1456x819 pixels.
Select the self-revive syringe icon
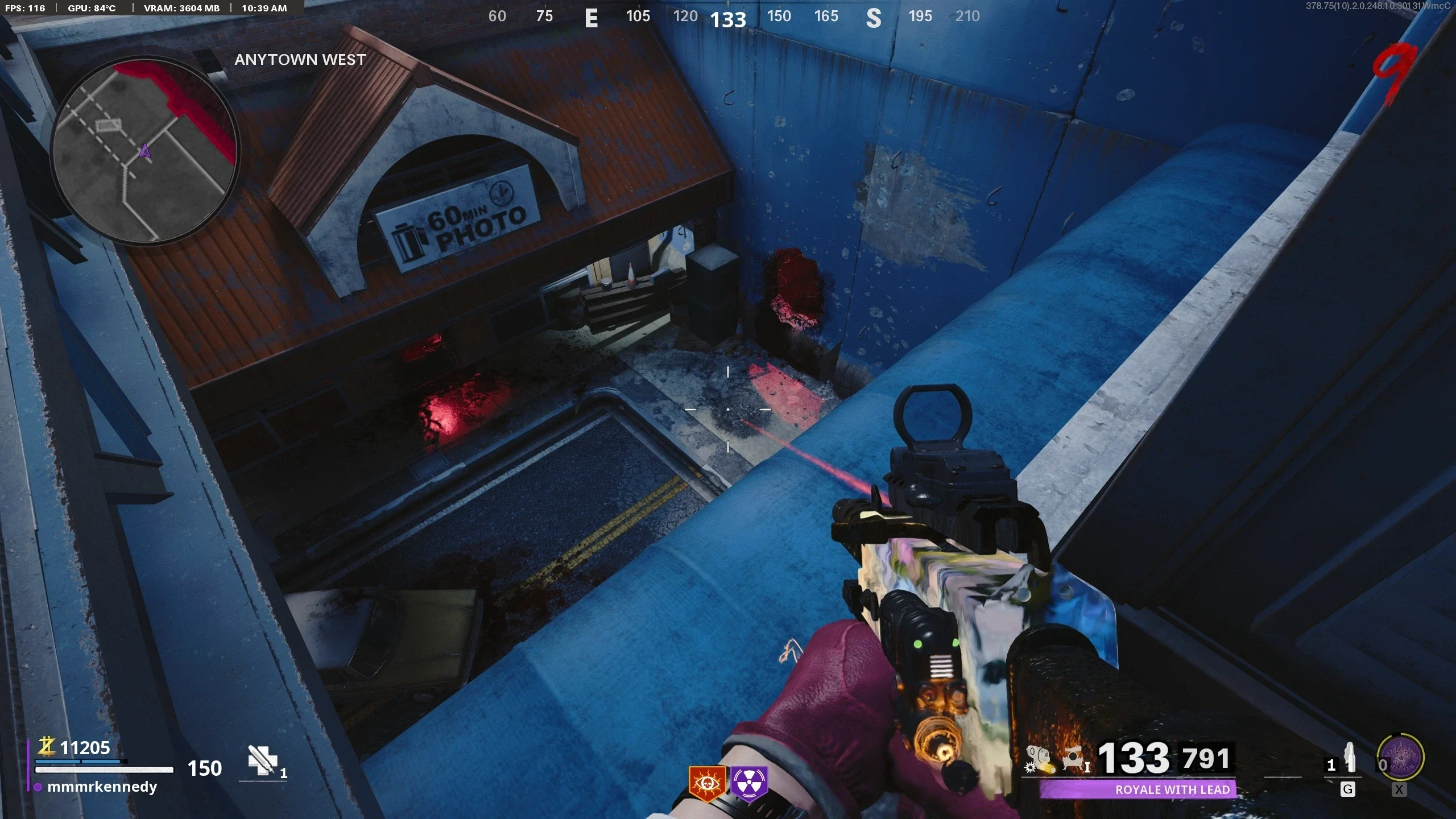pyautogui.click(x=262, y=760)
